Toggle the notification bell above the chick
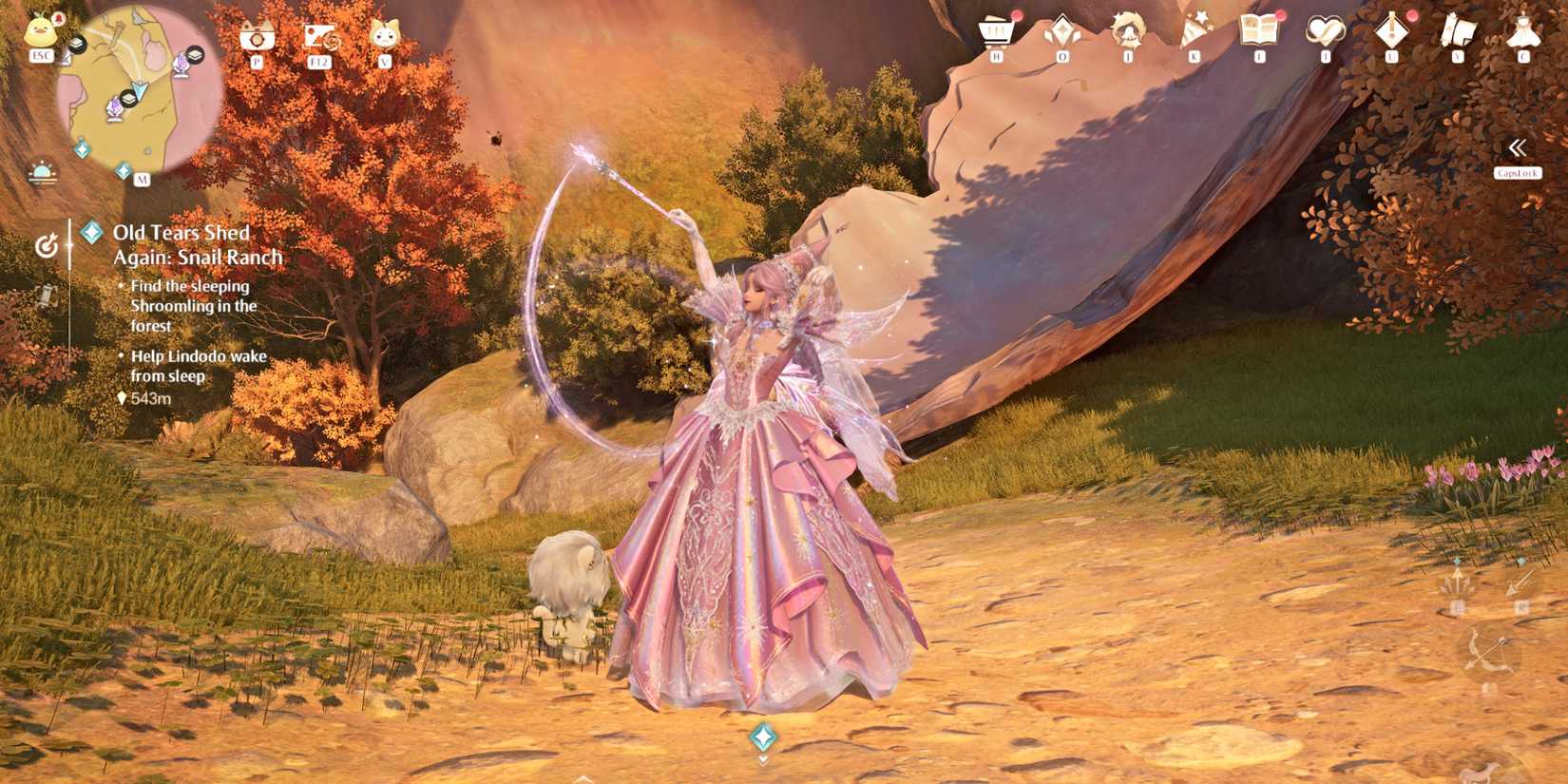Viewport: 1568px width, 784px height. click(x=59, y=19)
